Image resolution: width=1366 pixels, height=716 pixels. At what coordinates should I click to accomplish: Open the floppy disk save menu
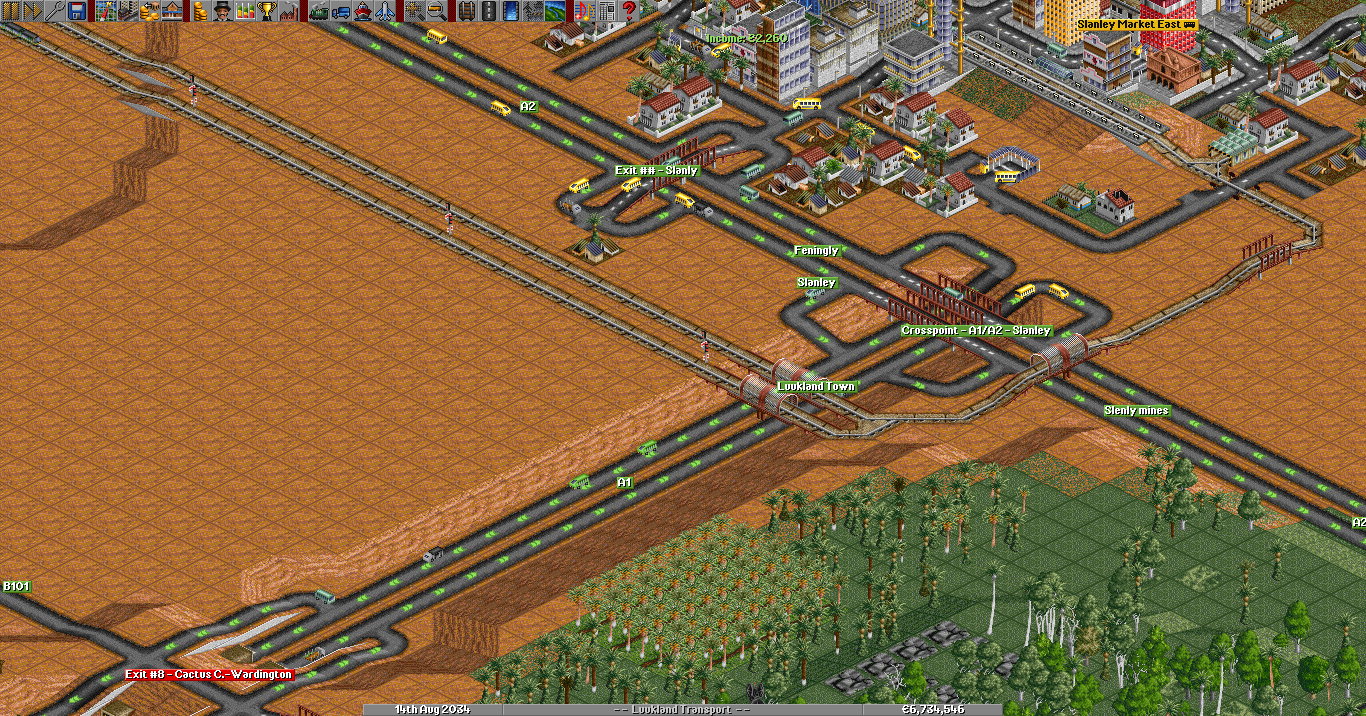coord(76,11)
